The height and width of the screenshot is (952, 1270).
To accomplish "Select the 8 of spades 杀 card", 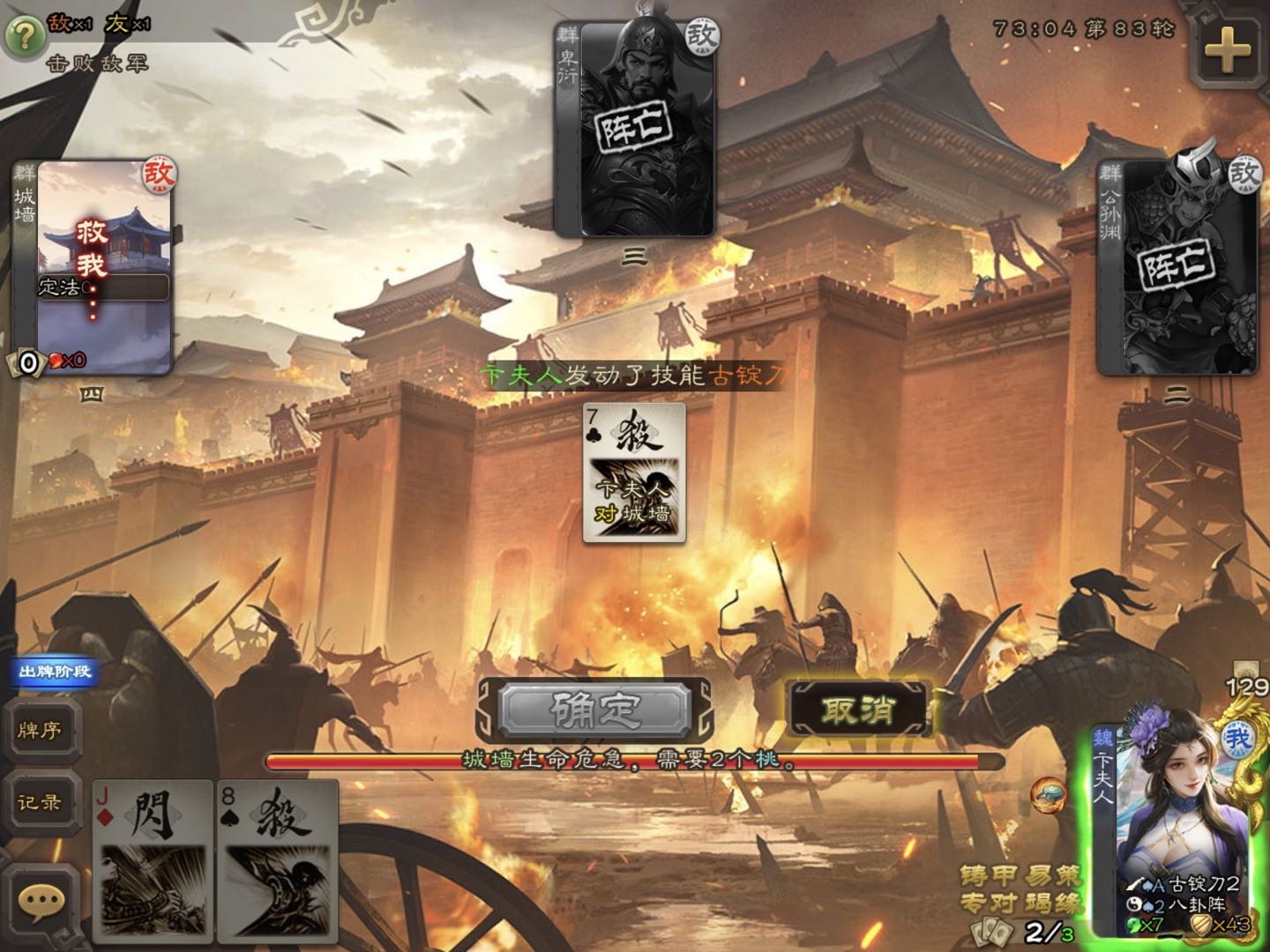I will click(x=279, y=860).
